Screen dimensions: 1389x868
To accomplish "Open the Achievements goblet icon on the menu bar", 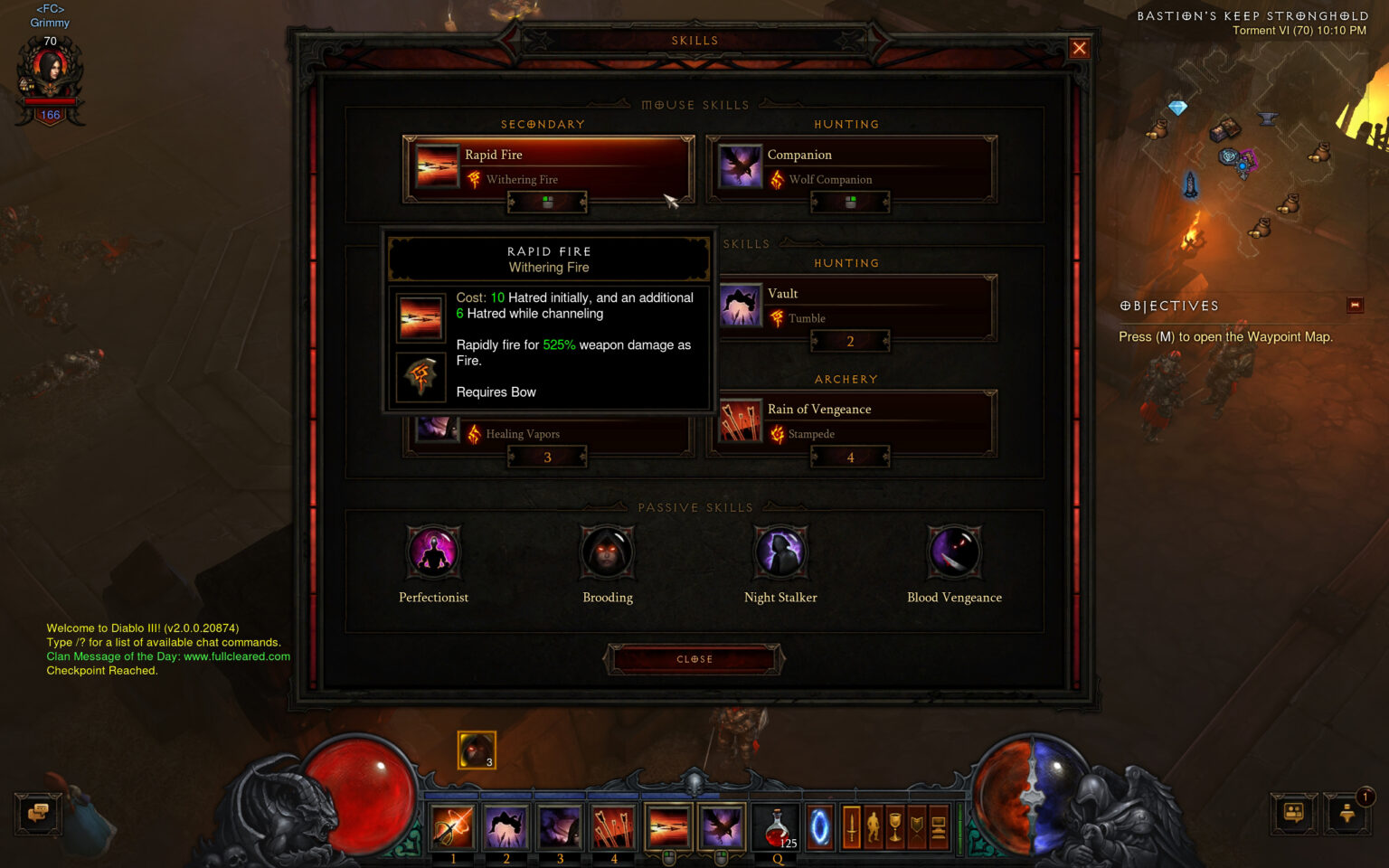I will (896, 826).
